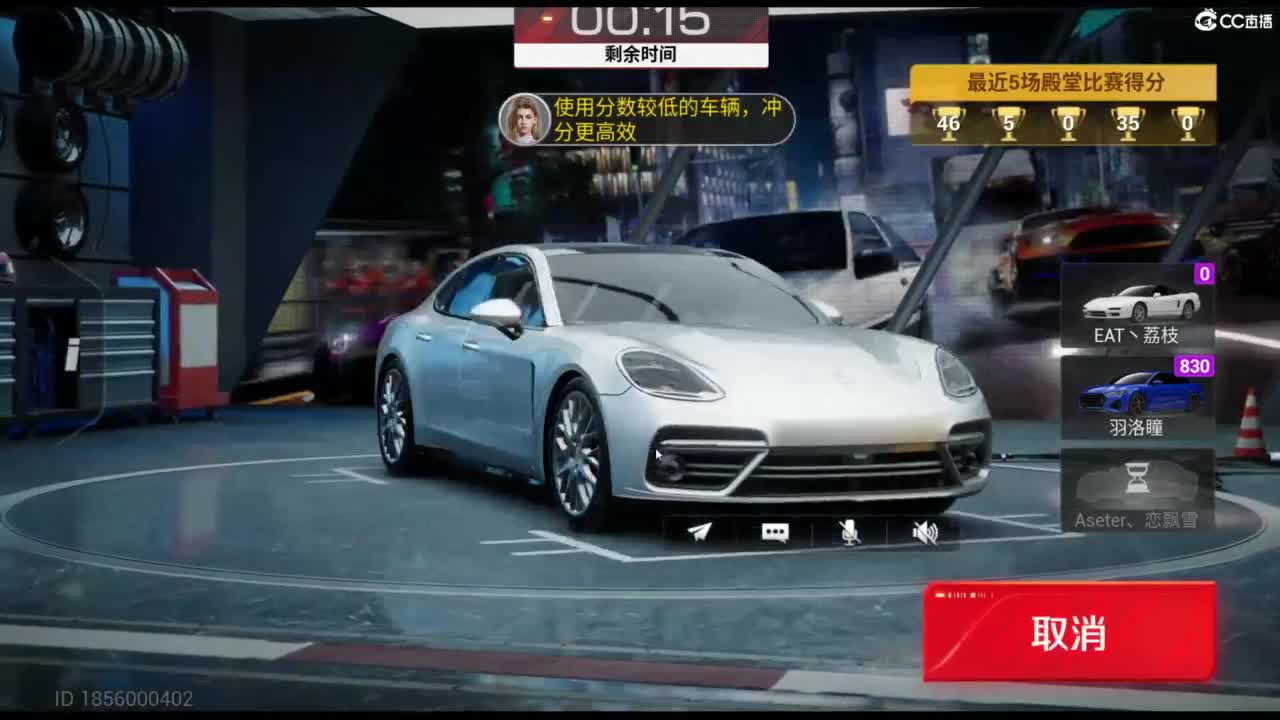Click the 最近5场殿堂比赛得分 banner header
Image resolution: width=1280 pixels, height=720 pixels.
pos(1063,84)
